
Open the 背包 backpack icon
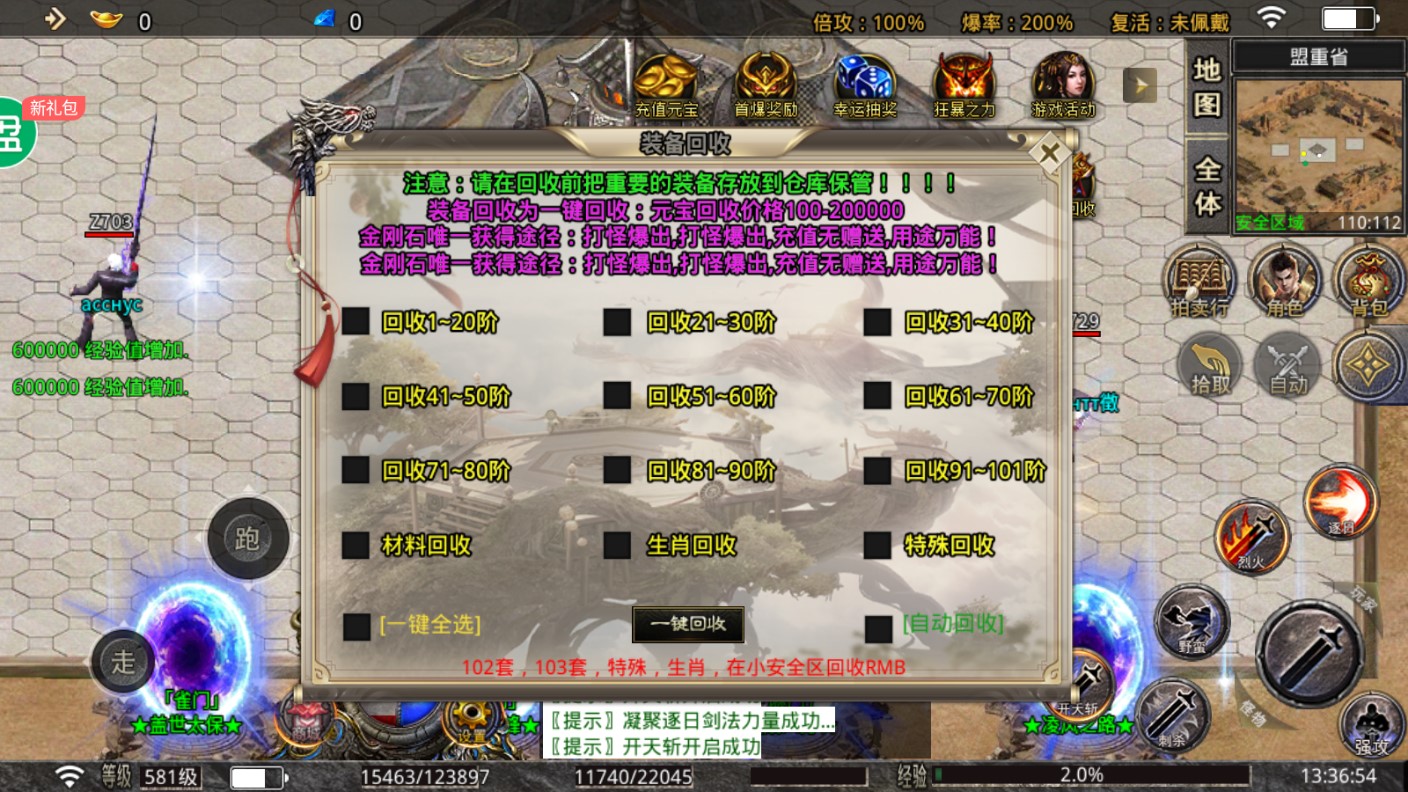pyautogui.click(x=1370, y=281)
